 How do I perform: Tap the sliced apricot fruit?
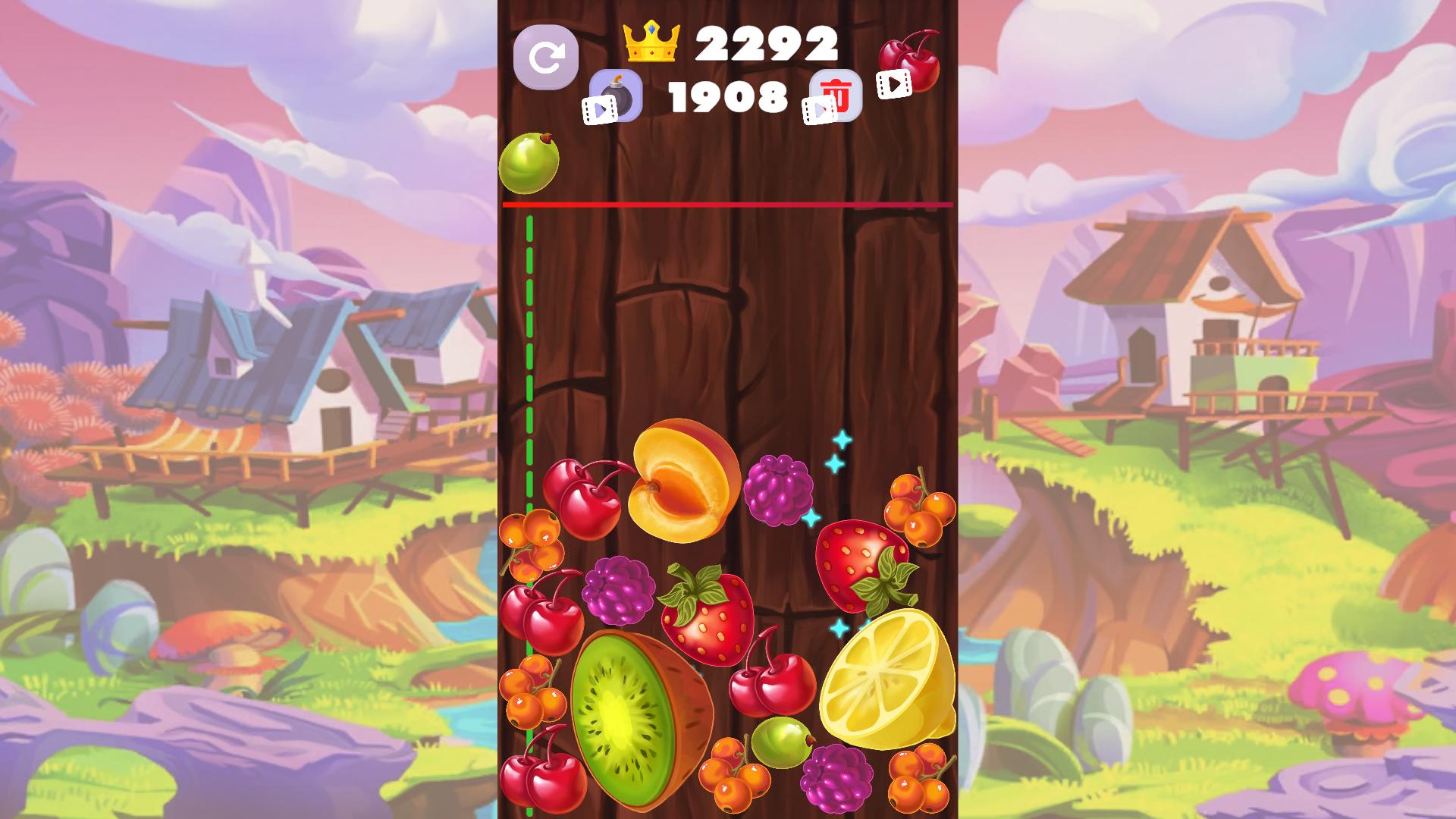point(679,478)
